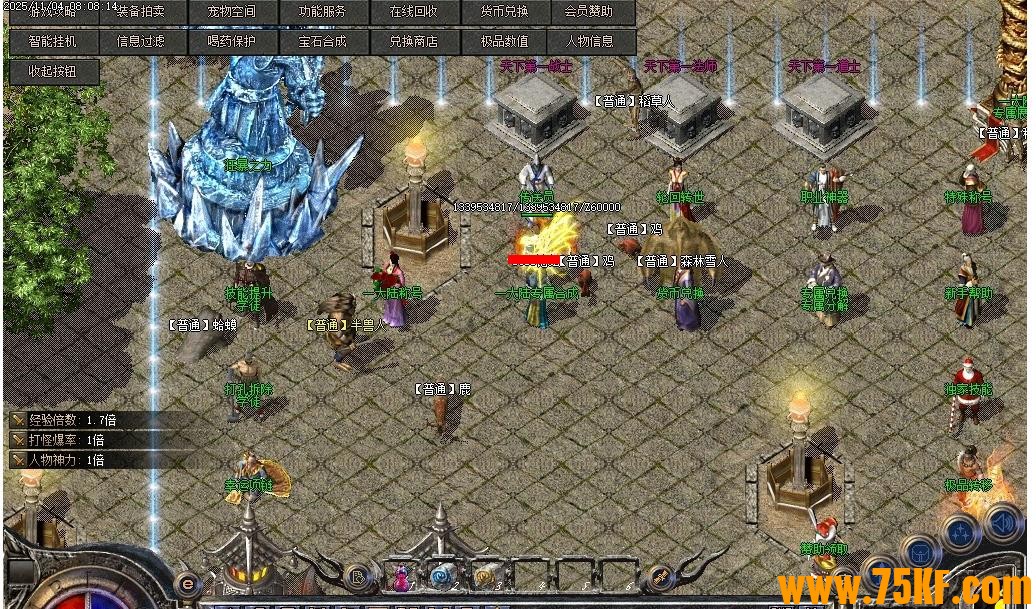Collapse the menu with 收起按钮
1036x609 pixels.
pos(52,71)
